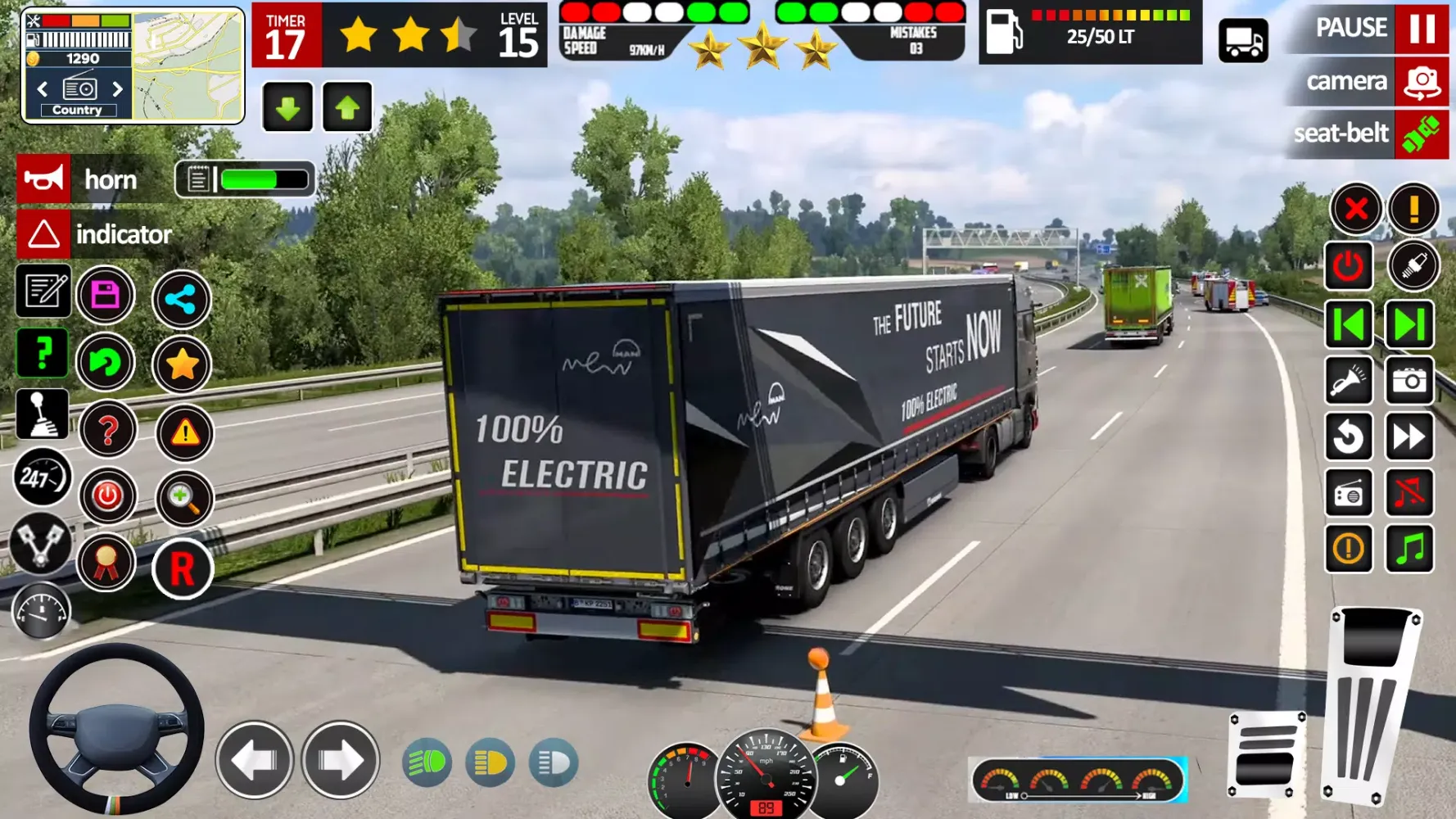Screen dimensions: 1456x819
Task: Turn on the green headlight icon
Action: [x=427, y=763]
